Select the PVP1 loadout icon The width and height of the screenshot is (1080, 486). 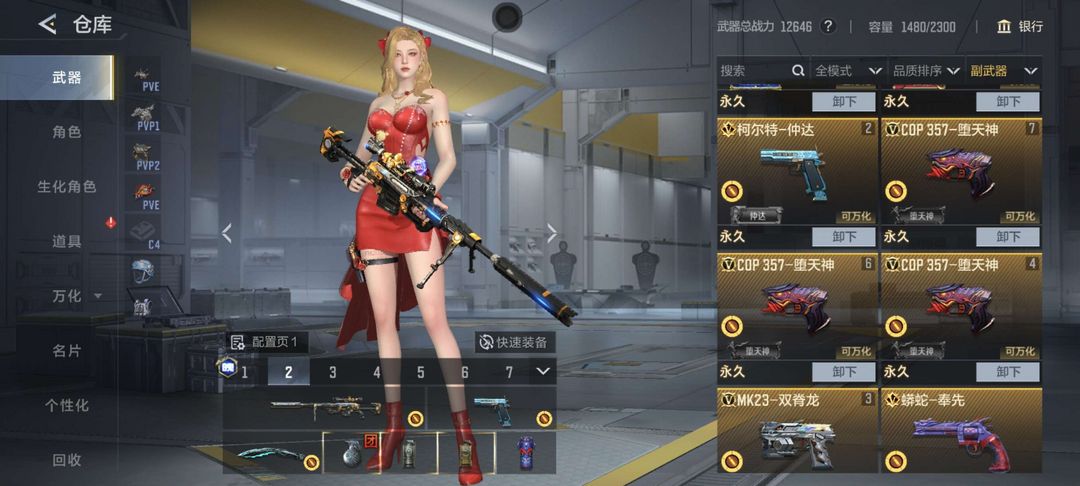147,117
